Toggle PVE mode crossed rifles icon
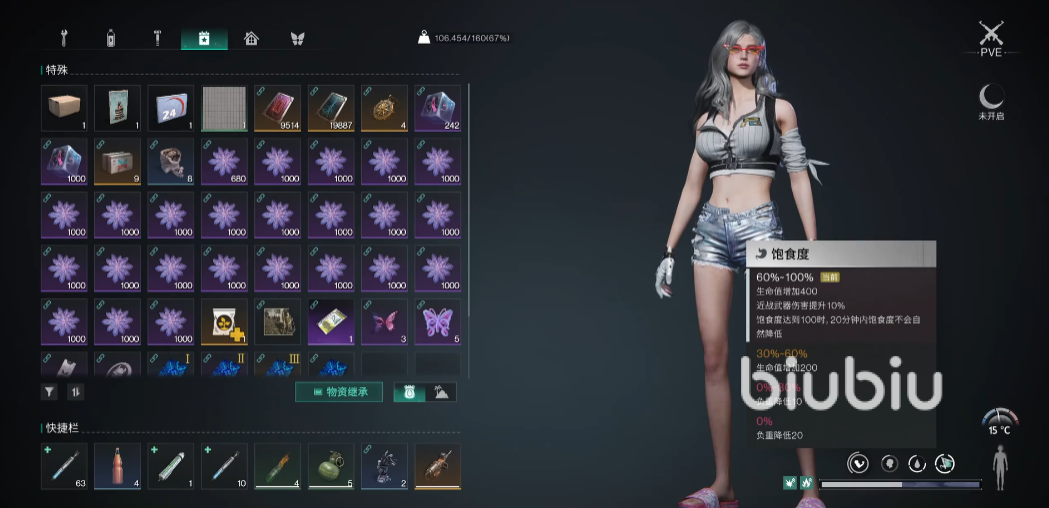 click(x=991, y=38)
